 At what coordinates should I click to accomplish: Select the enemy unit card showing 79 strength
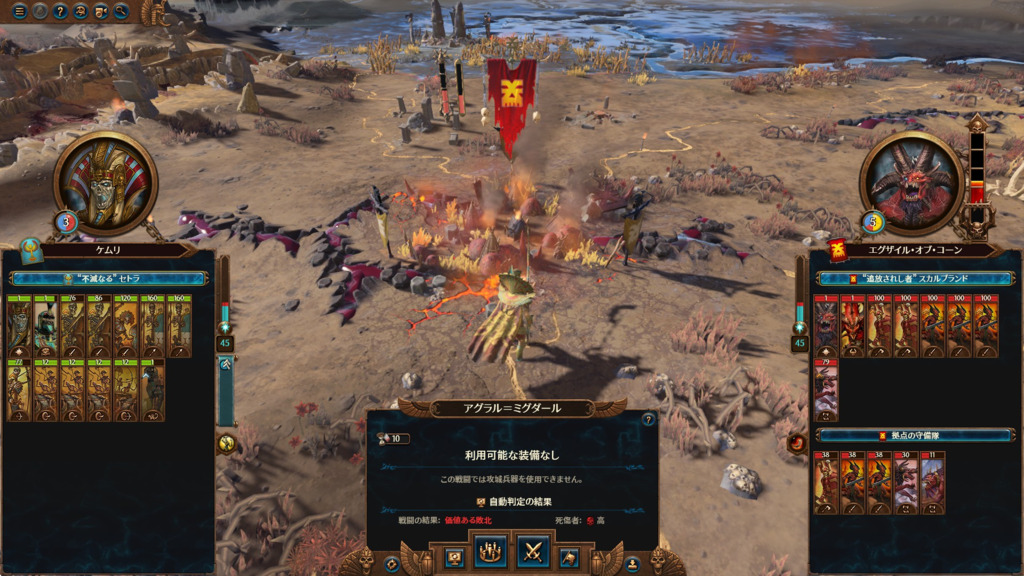[x=826, y=392]
